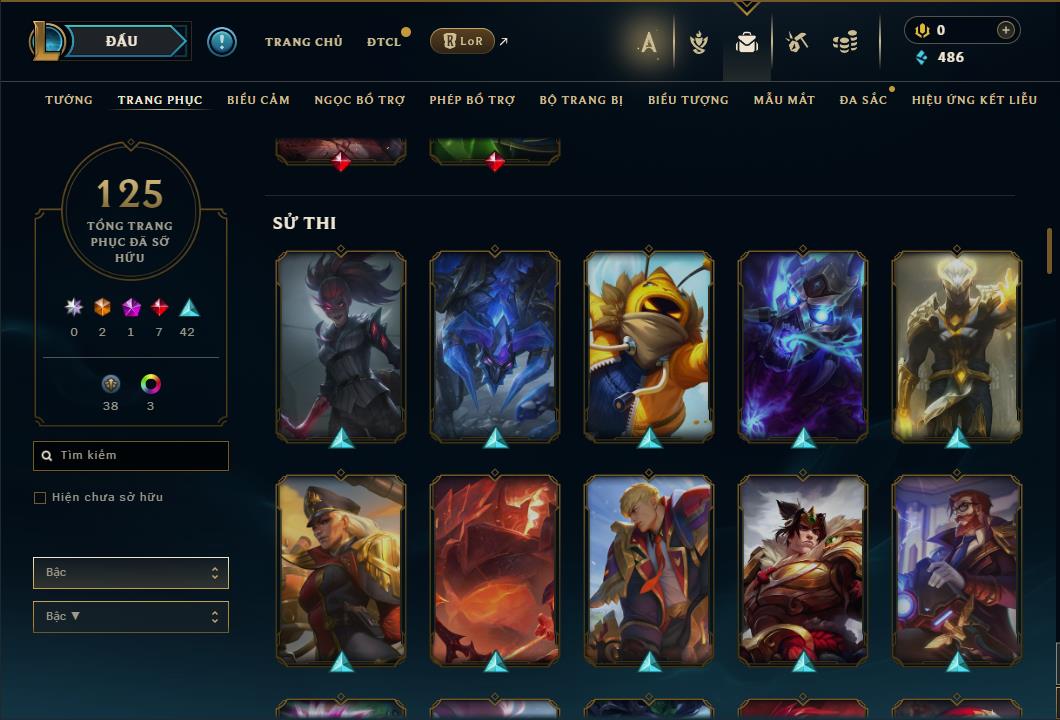Launch the LoR link
The width and height of the screenshot is (1060, 720).
[462, 41]
